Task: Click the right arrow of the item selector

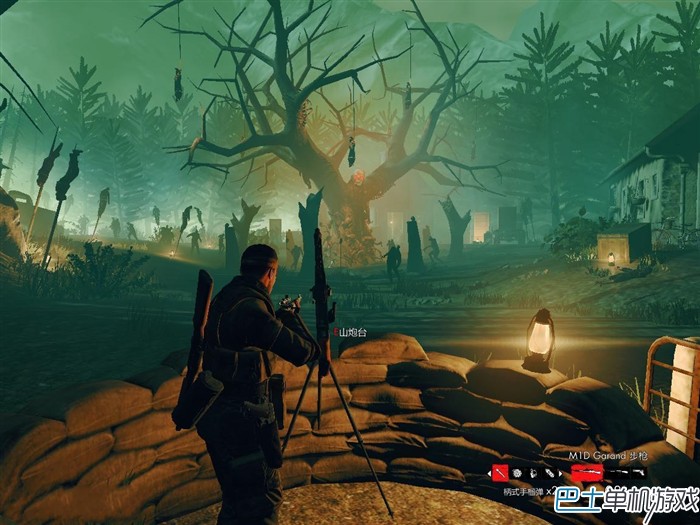Action: pos(560,473)
